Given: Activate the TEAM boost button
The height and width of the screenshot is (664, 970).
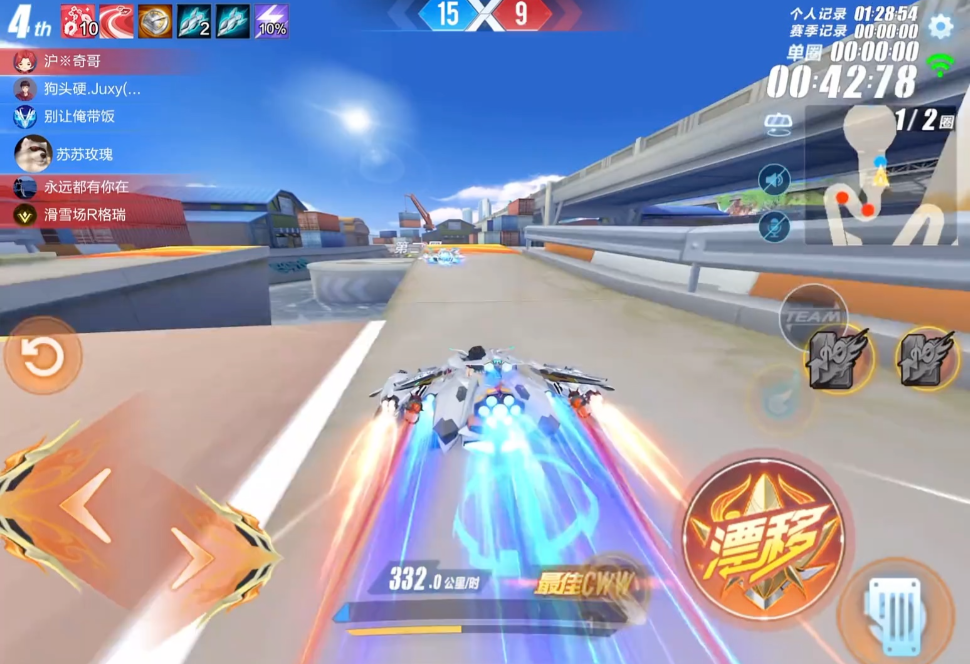Looking at the screenshot, I should 812,315.
